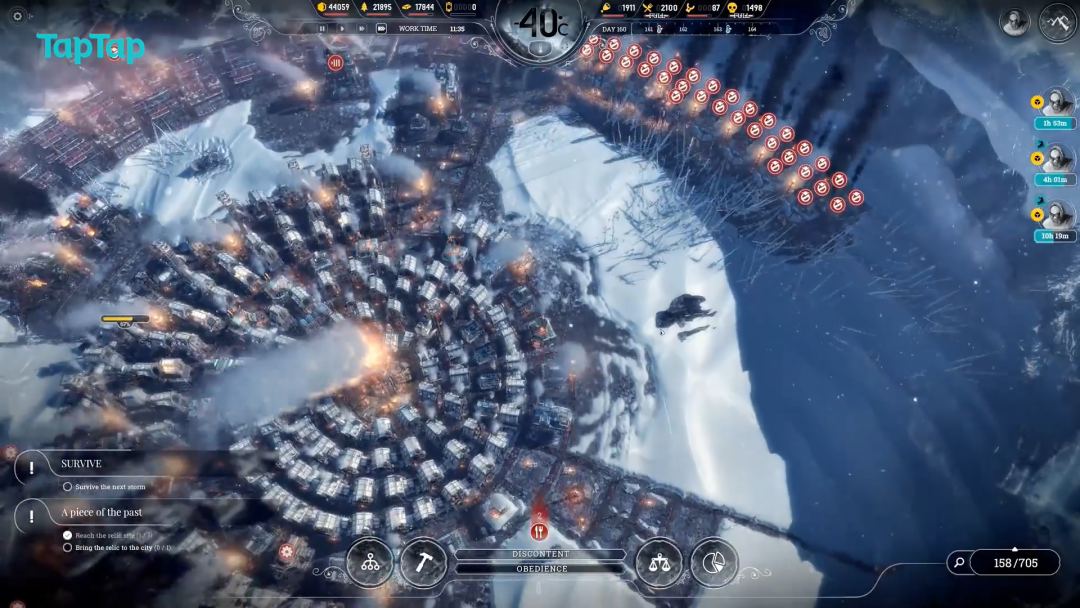Click the Discontent bar
1080x608 pixels.
(x=541, y=554)
